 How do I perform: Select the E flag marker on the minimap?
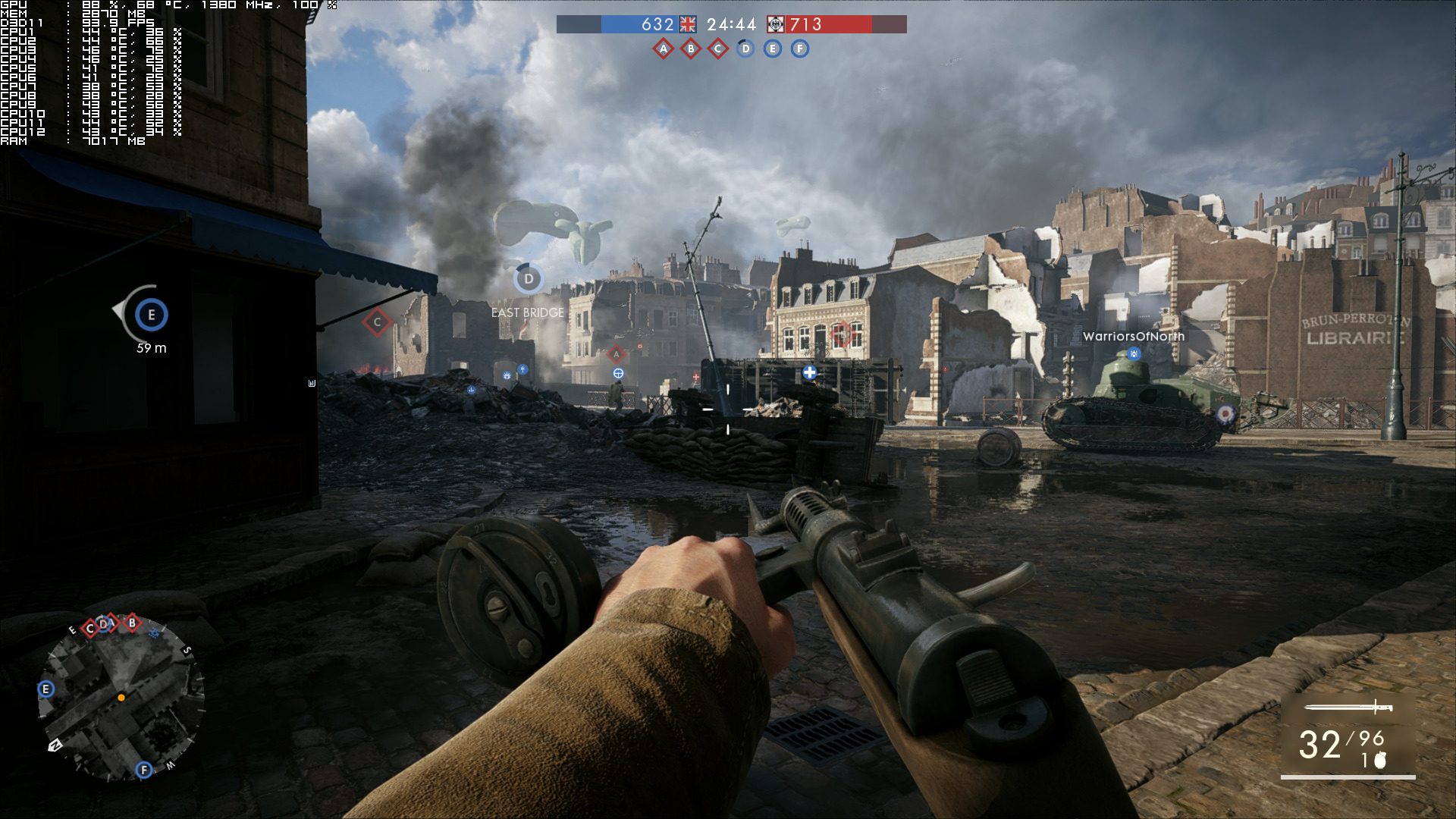point(45,689)
